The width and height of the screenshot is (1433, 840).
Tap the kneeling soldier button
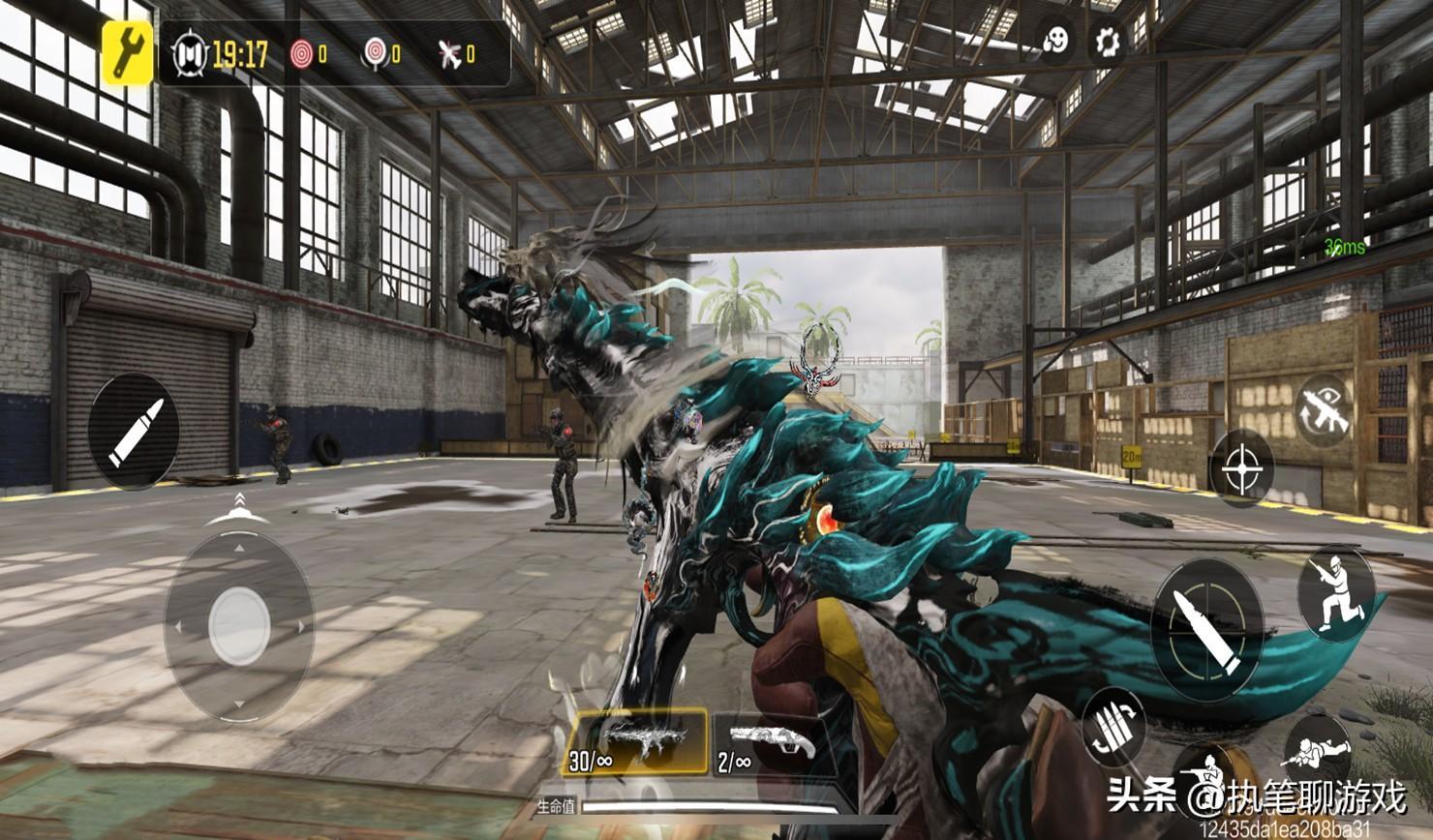pos(1336,589)
